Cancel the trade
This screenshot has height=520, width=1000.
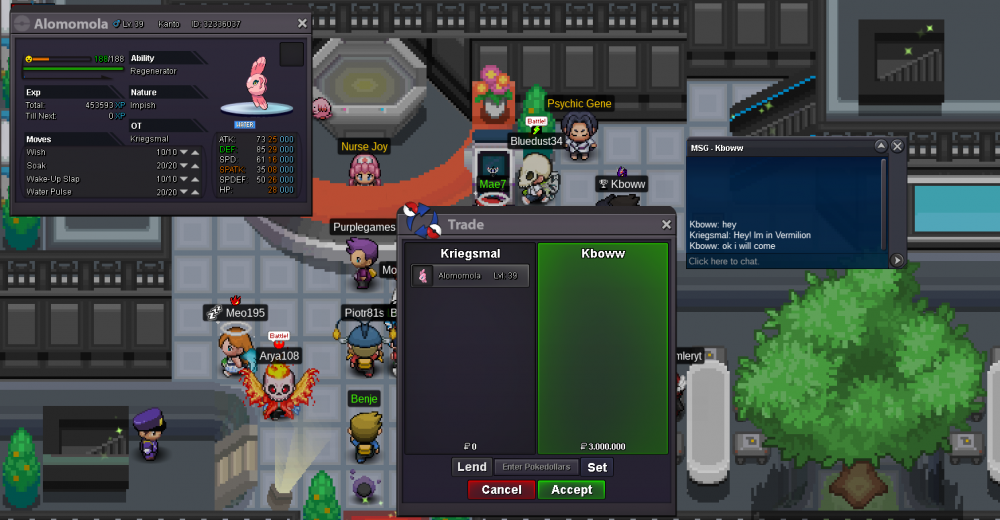click(501, 490)
